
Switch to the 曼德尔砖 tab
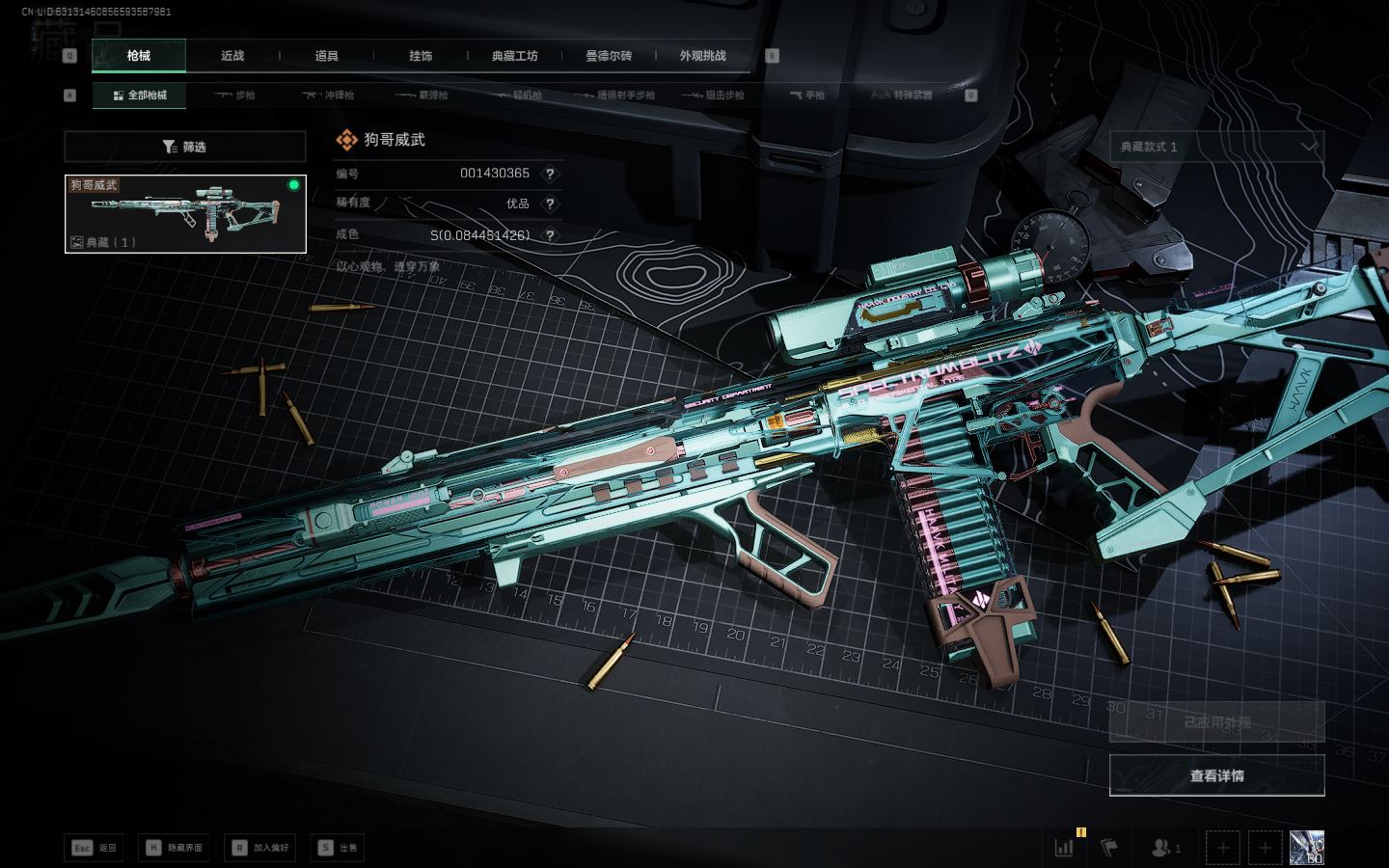[609, 56]
